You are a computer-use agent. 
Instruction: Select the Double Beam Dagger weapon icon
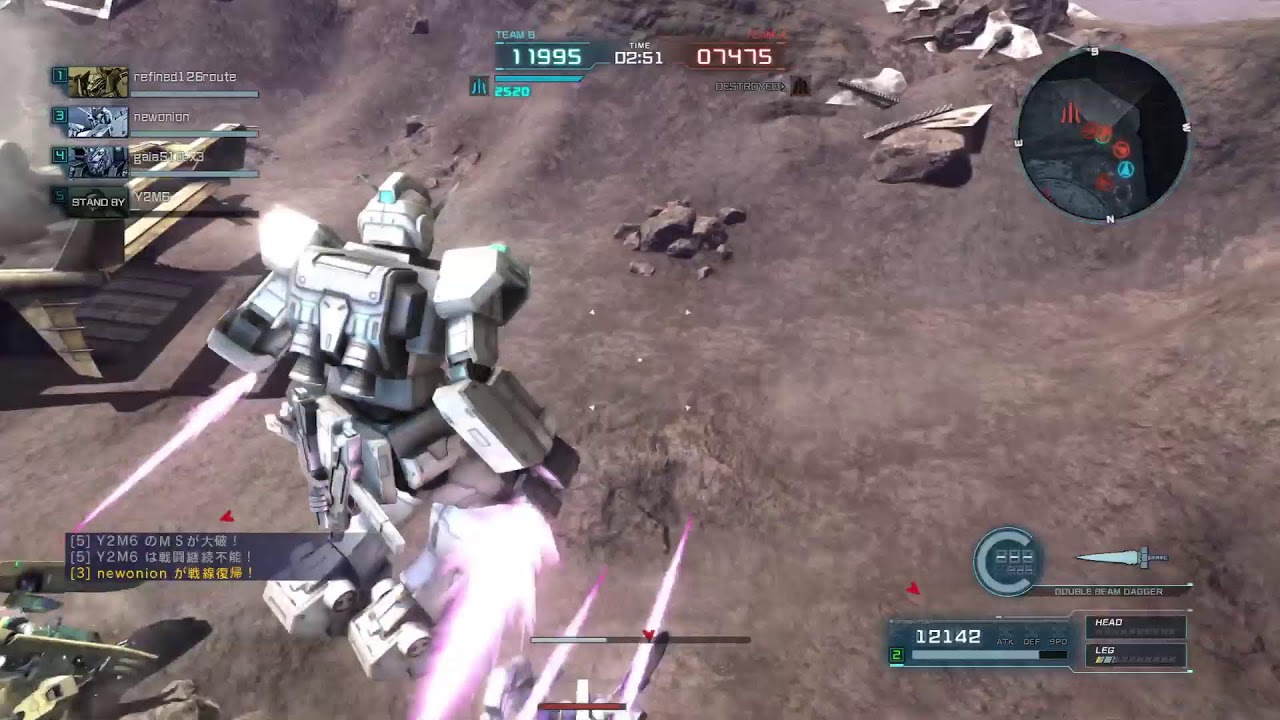(1121, 558)
